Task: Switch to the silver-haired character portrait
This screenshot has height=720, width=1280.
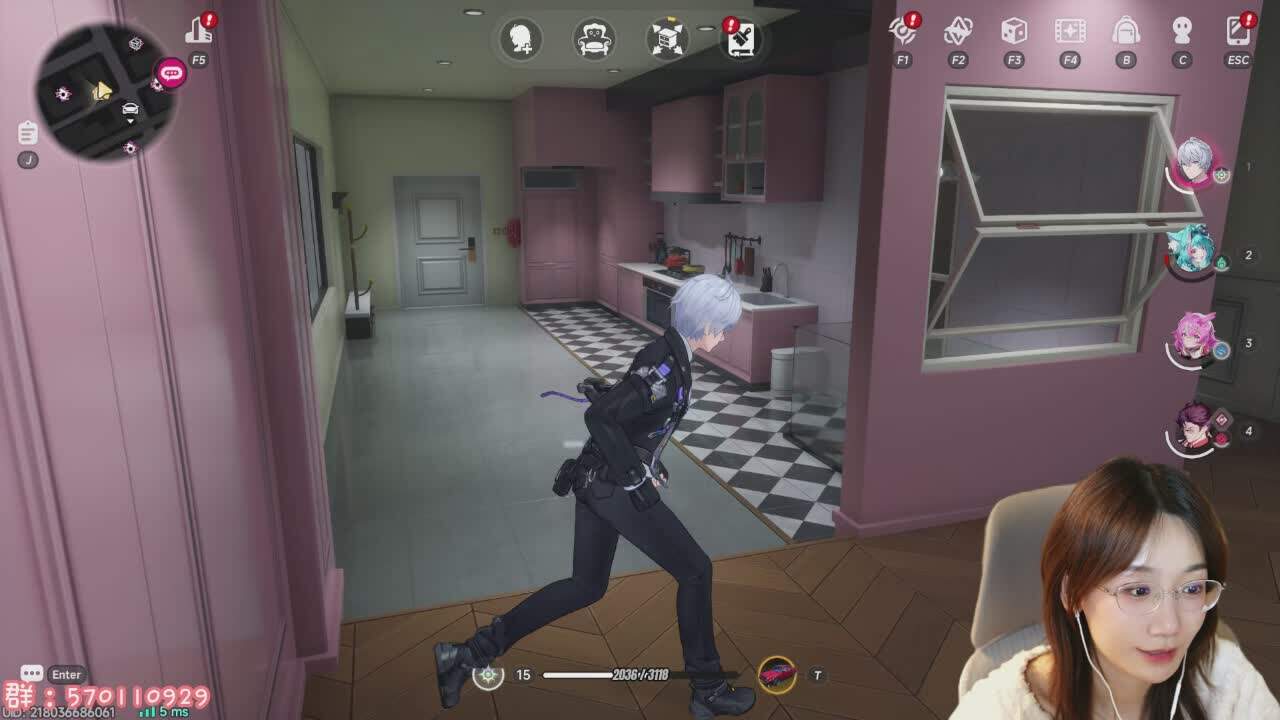Action: tap(1193, 163)
